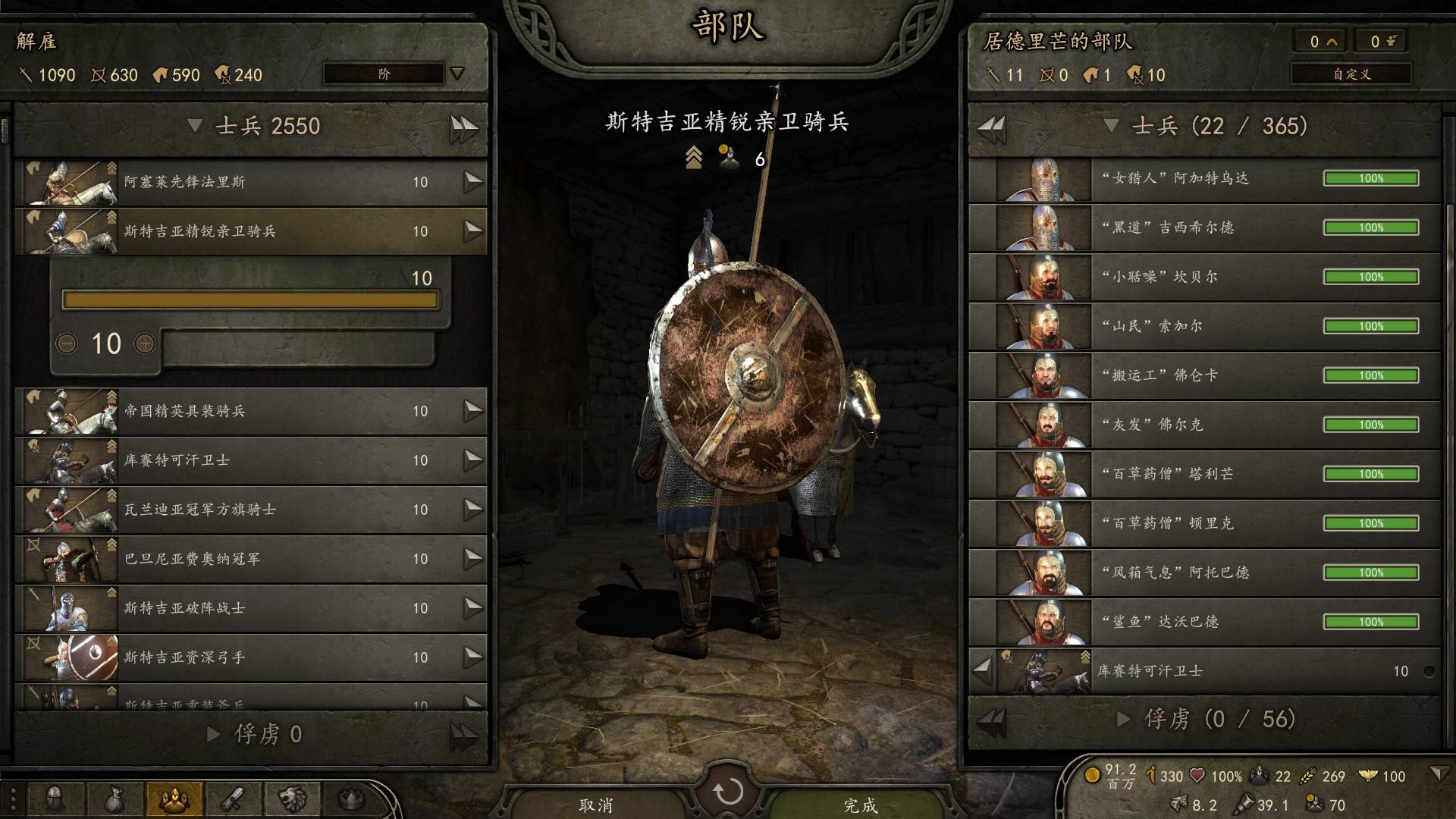This screenshot has width=1456, height=819.
Task: Transfer all soldiers with the double-arrow button
Action: coord(463,127)
